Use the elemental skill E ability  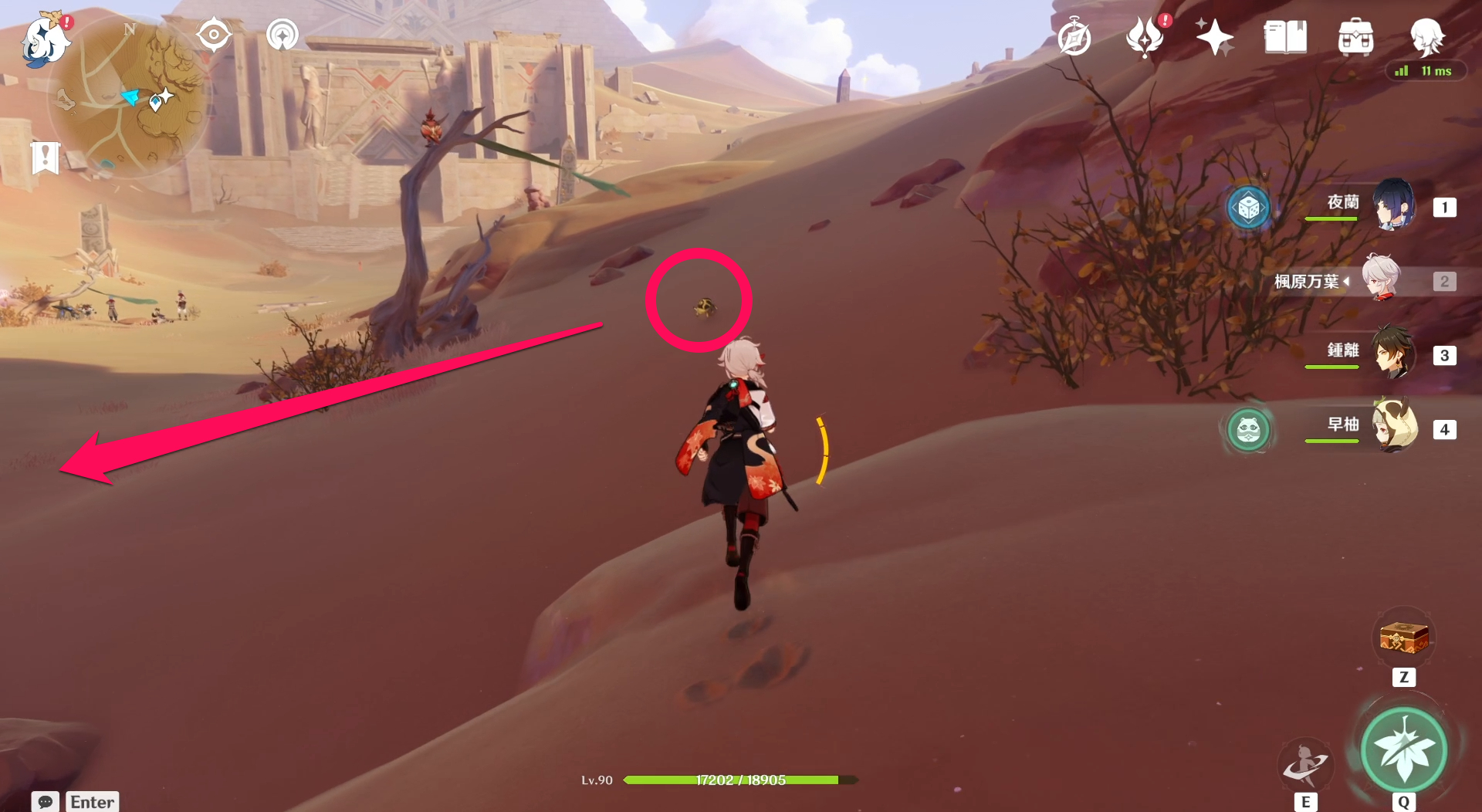[1304, 764]
